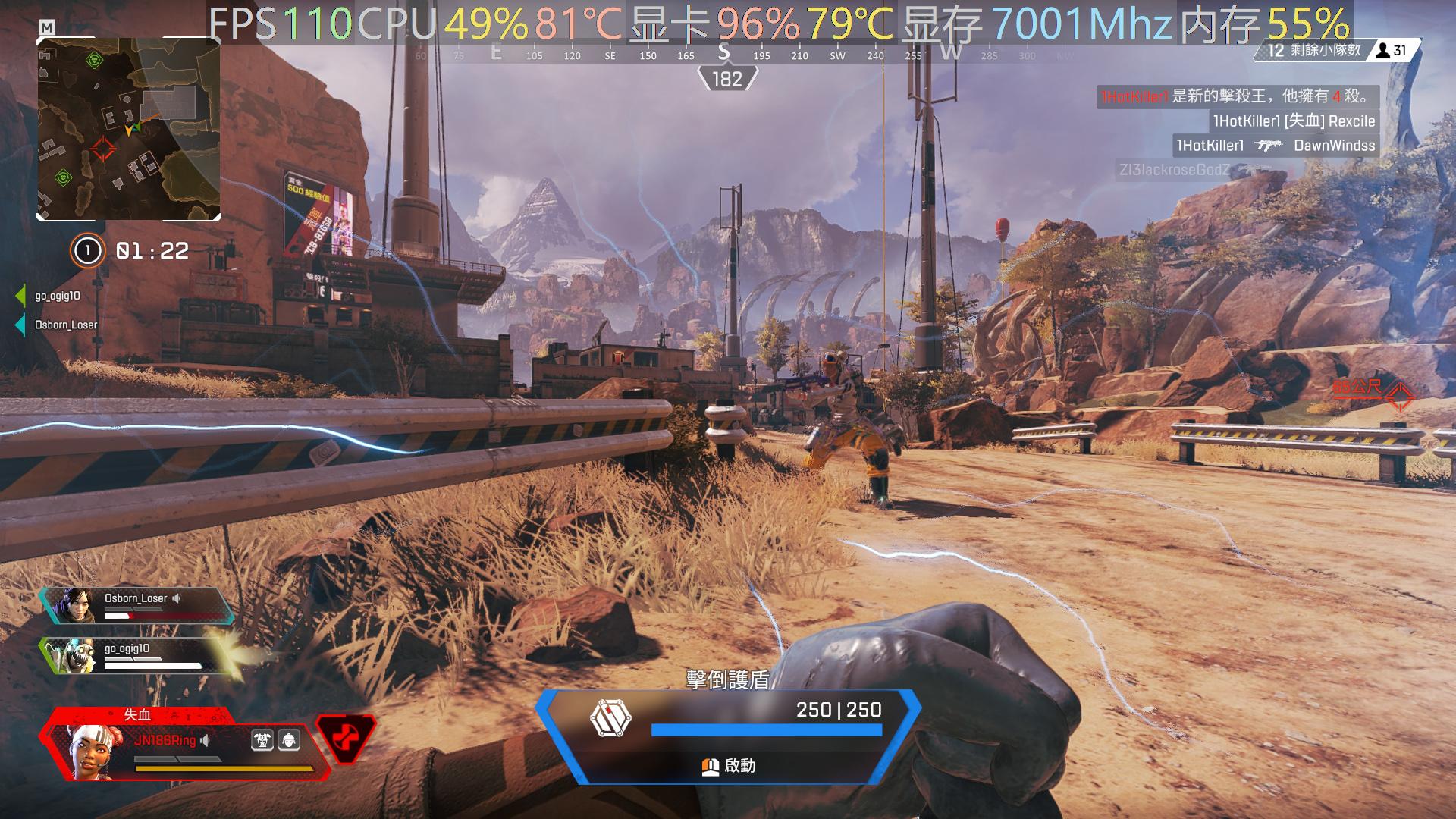Toggle the speaker icon next to Osborn_Loser
Viewport: 1456px width, 819px height.
177,598
